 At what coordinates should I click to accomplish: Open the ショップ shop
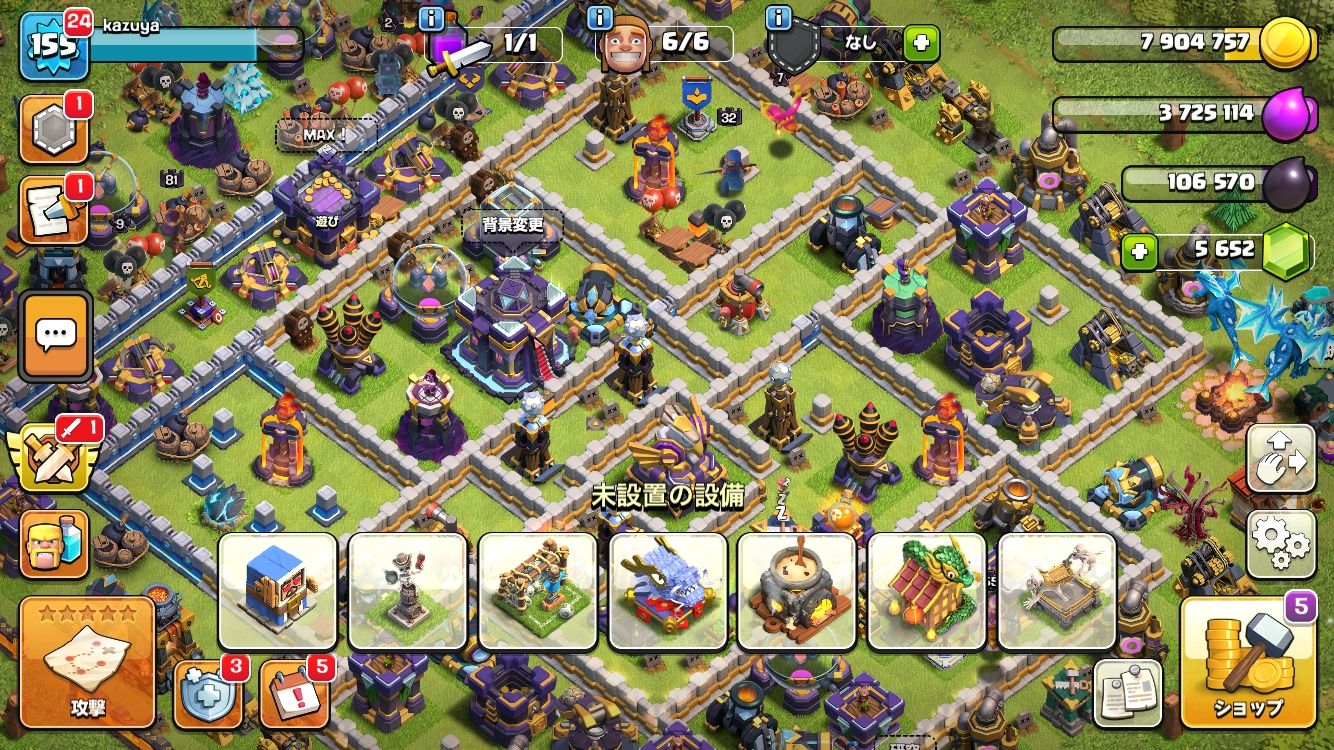point(1245,663)
